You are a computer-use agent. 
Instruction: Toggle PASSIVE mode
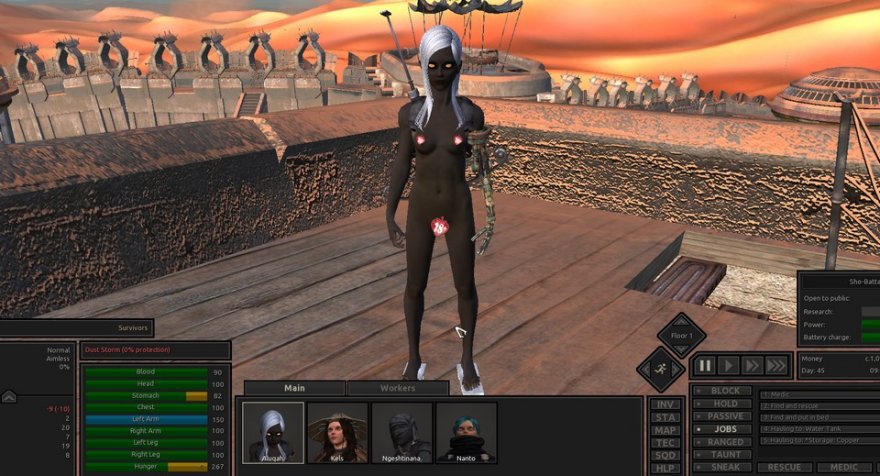(x=724, y=416)
